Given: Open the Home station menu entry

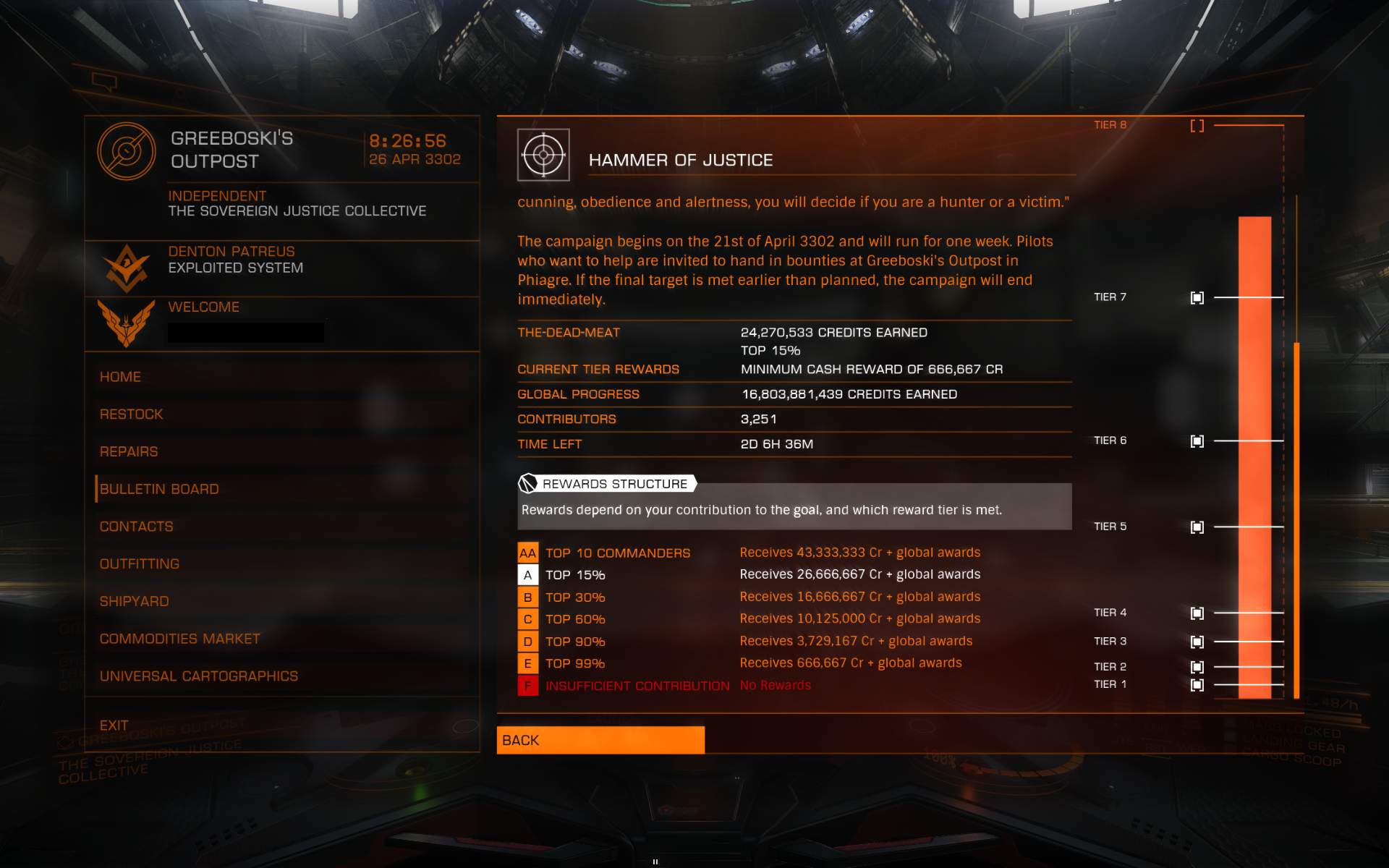Looking at the screenshot, I should click(x=121, y=377).
